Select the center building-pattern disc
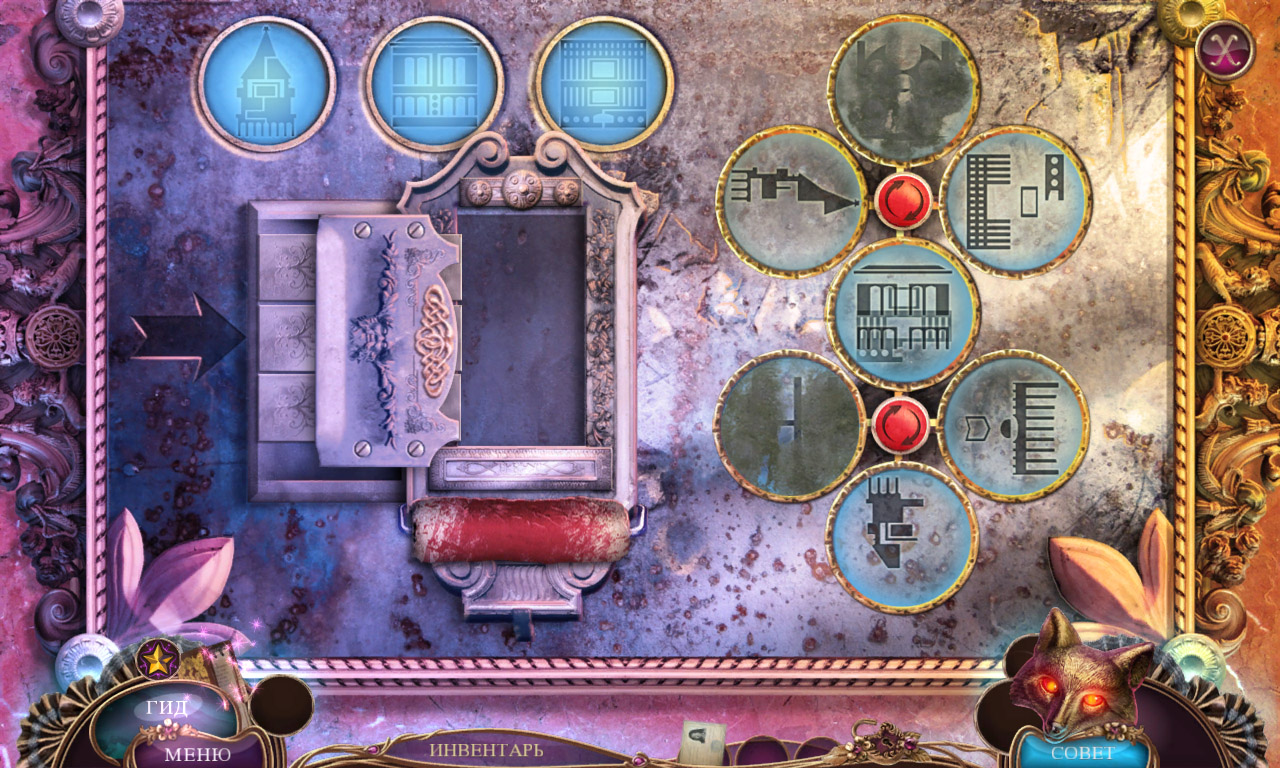This screenshot has width=1280, height=768. (x=903, y=312)
